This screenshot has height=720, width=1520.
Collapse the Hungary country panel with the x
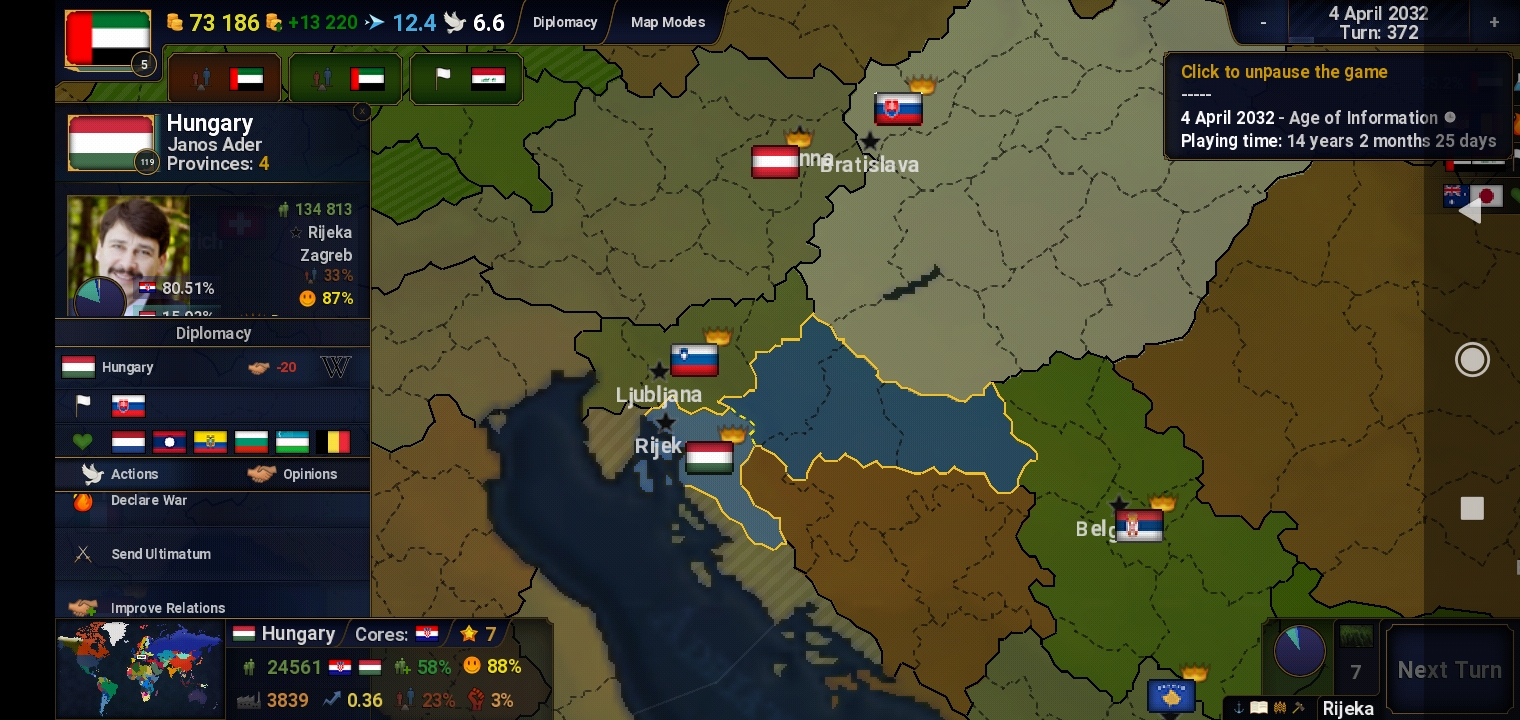coord(361,112)
